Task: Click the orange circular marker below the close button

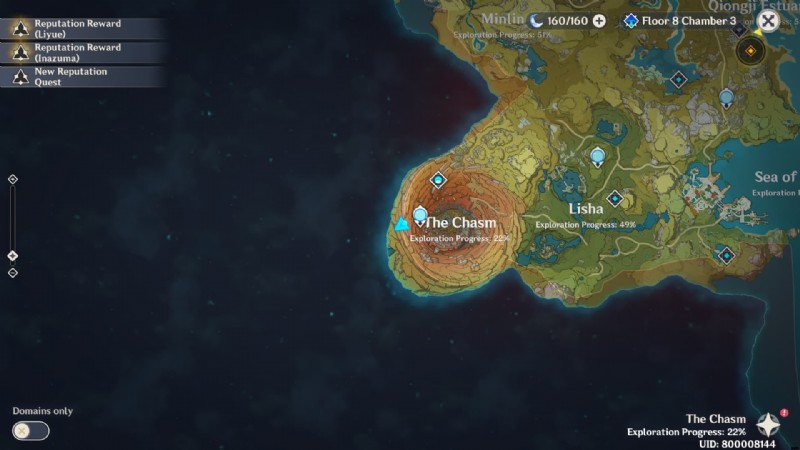Action: pos(749,51)
